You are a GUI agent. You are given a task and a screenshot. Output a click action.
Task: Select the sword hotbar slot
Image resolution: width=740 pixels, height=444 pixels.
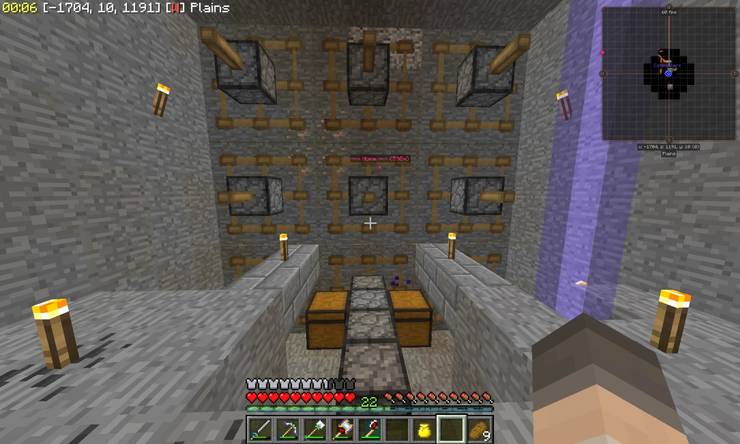[259, 430]
